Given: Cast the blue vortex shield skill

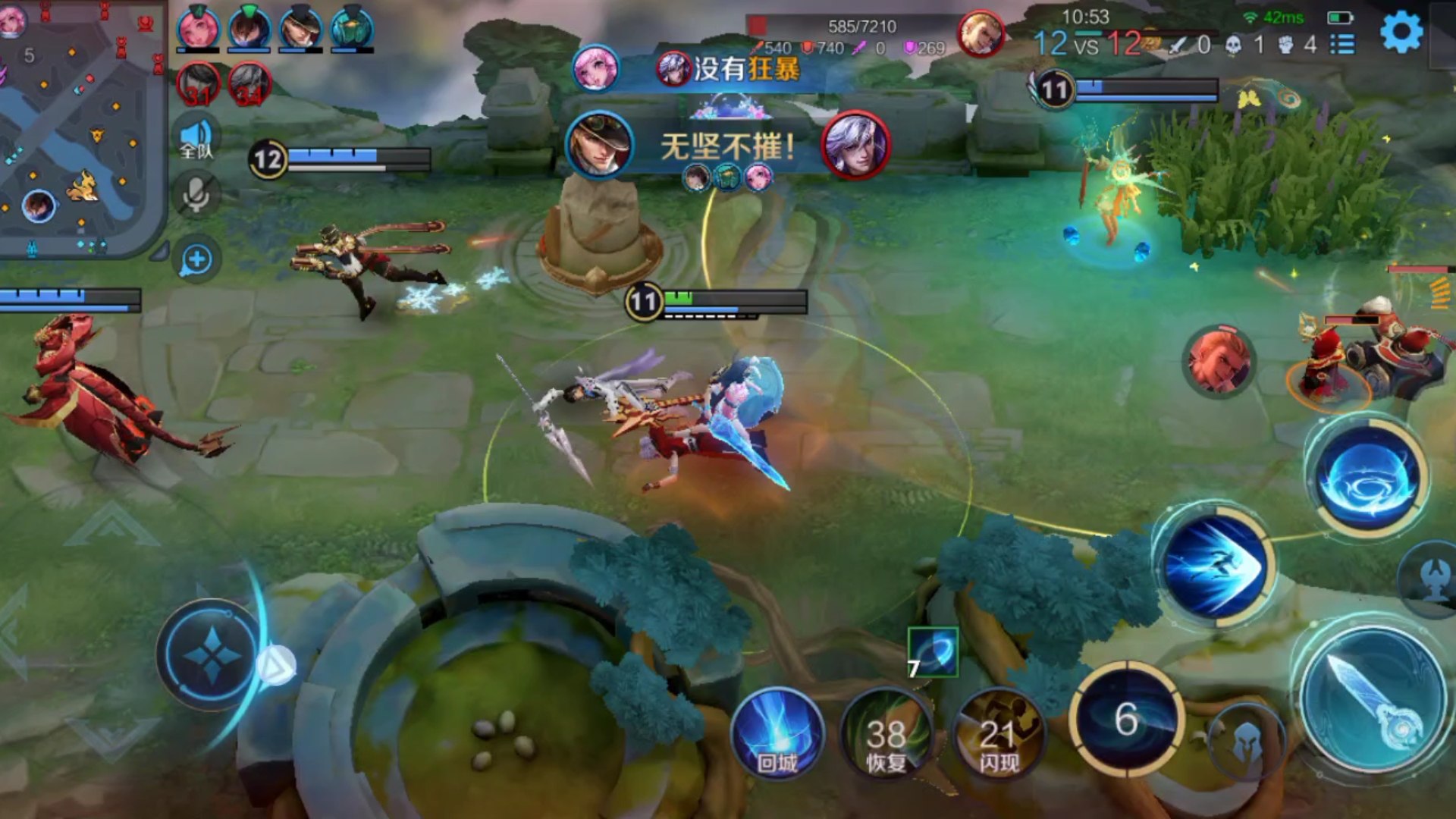Looking at the screenshot, I should [1367, 478].
